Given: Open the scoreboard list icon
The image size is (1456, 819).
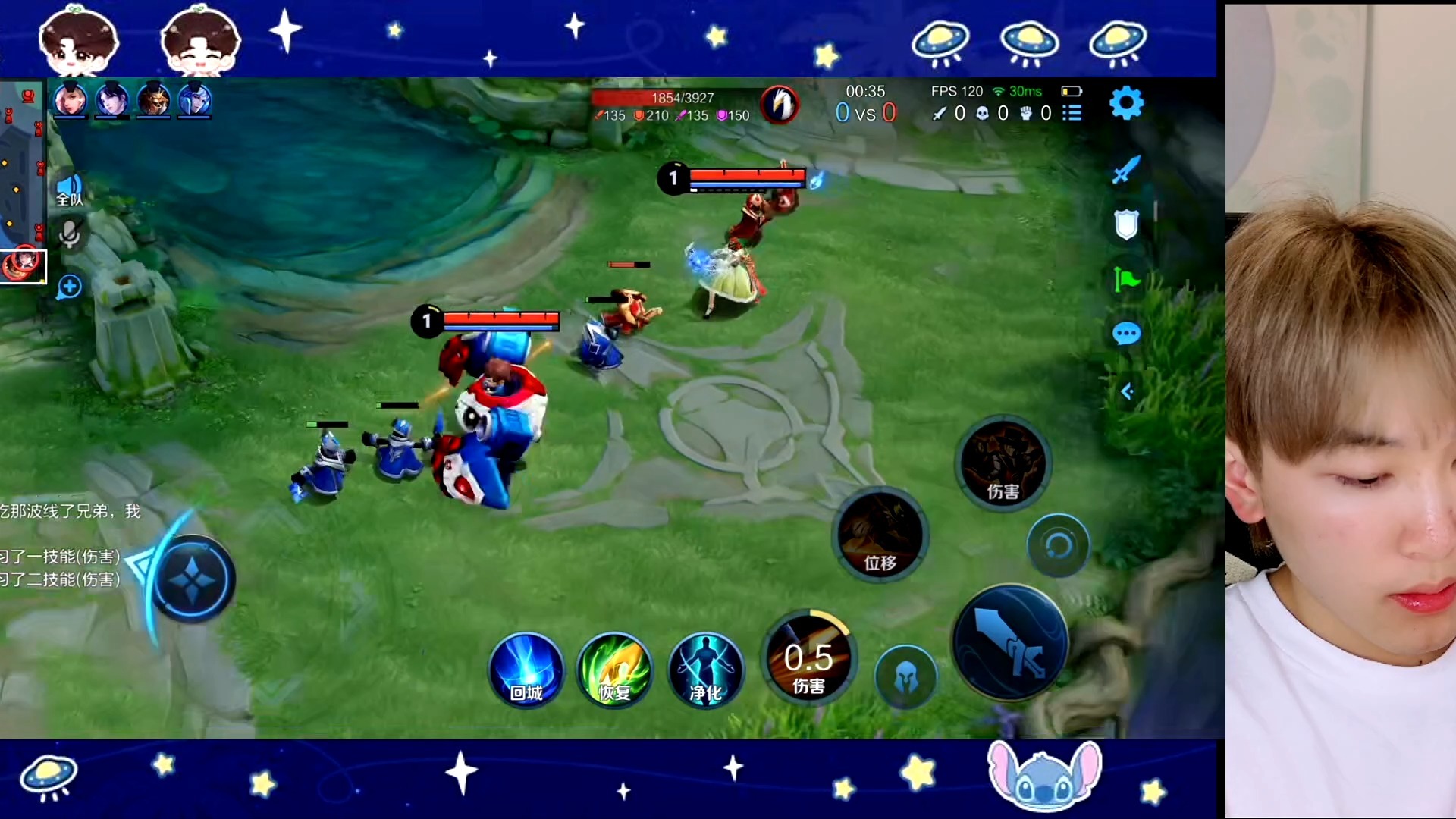Looking at the screenshot, I should 1072,113.
